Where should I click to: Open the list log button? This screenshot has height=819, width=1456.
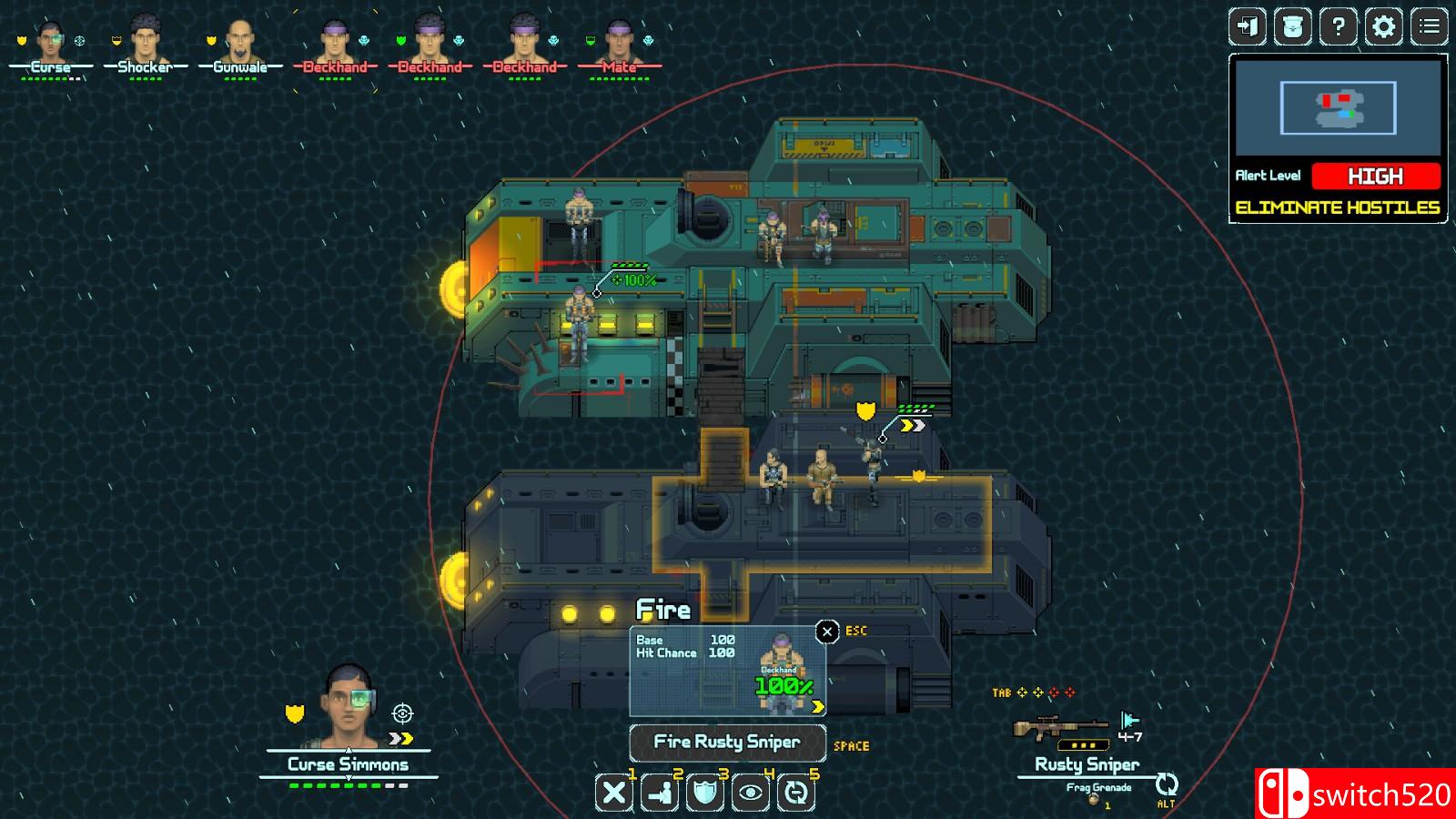(1429, 27)
